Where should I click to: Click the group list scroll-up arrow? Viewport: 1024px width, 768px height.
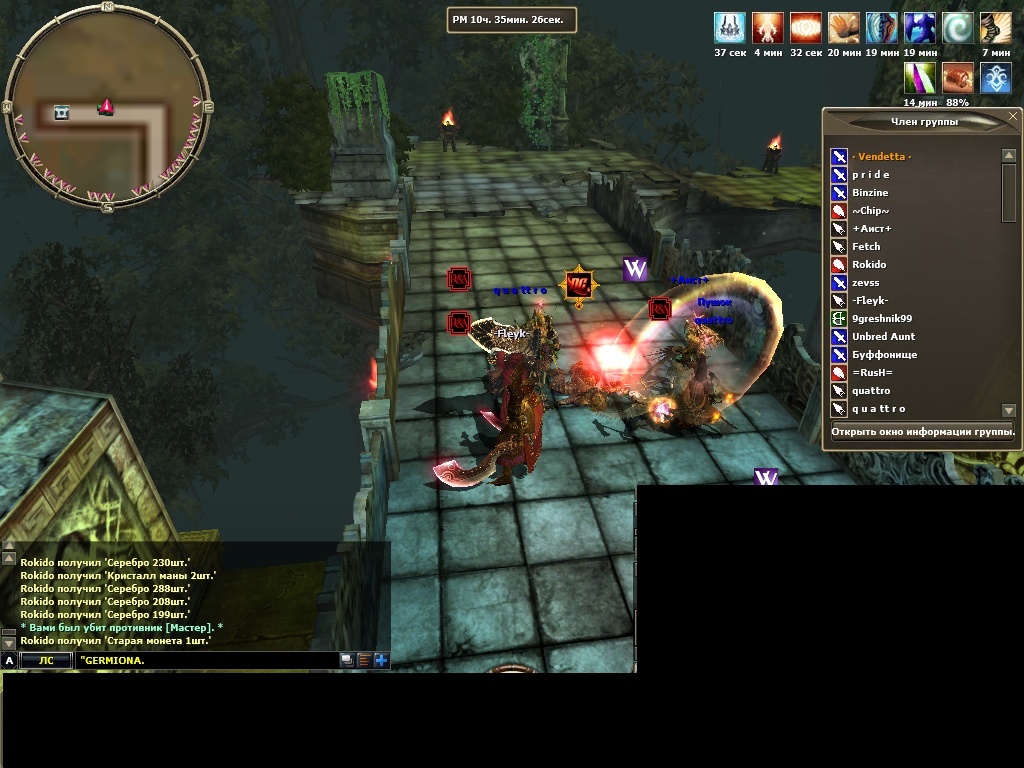1008,155
